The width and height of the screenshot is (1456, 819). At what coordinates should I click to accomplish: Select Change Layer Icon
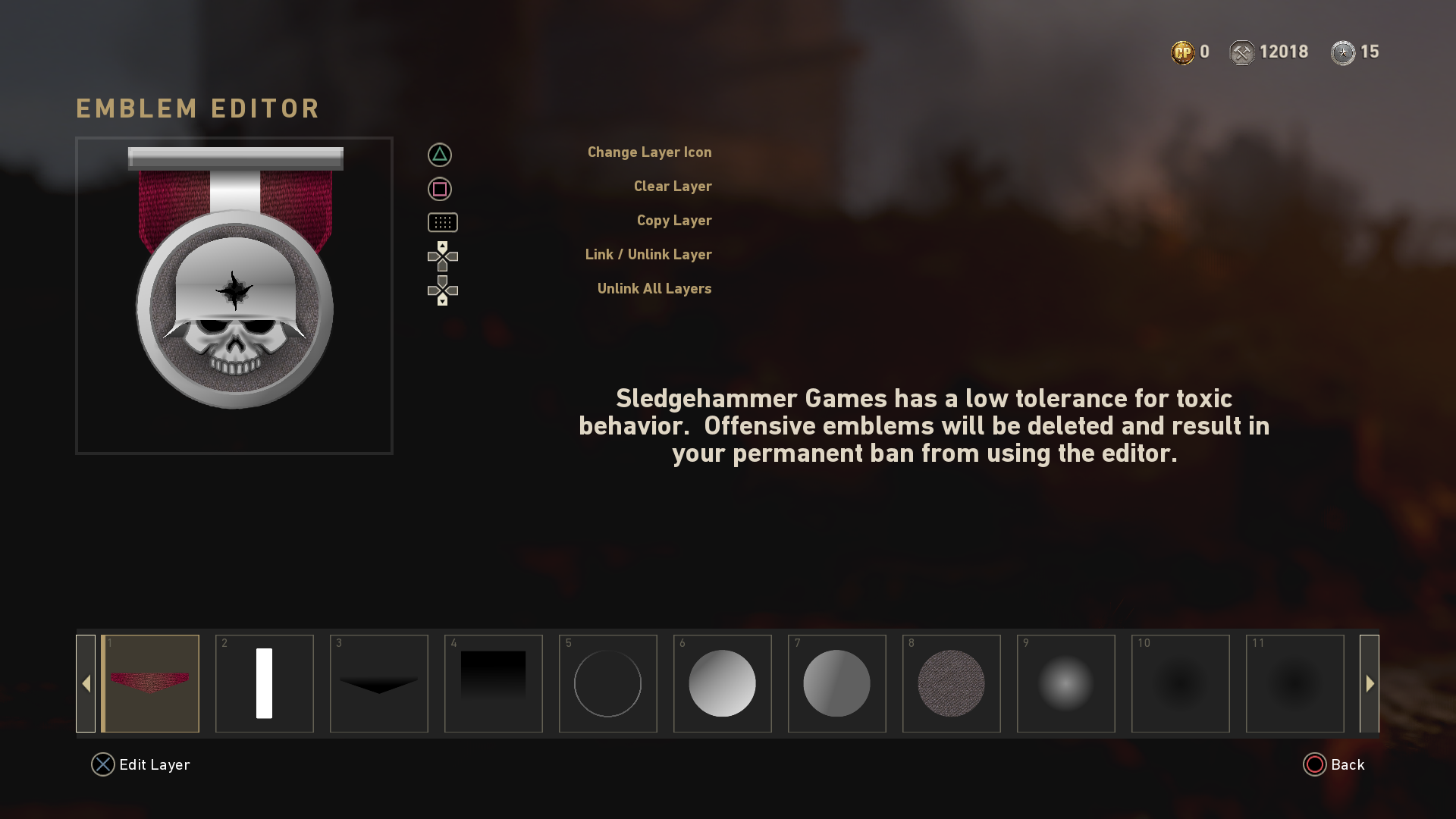(x=650, y=152)
